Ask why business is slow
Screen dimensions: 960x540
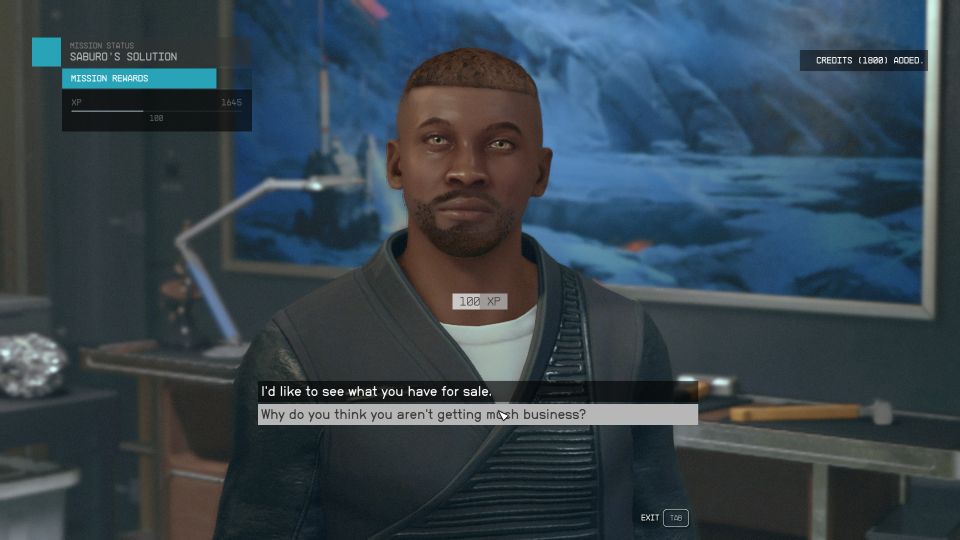[423, 414]
